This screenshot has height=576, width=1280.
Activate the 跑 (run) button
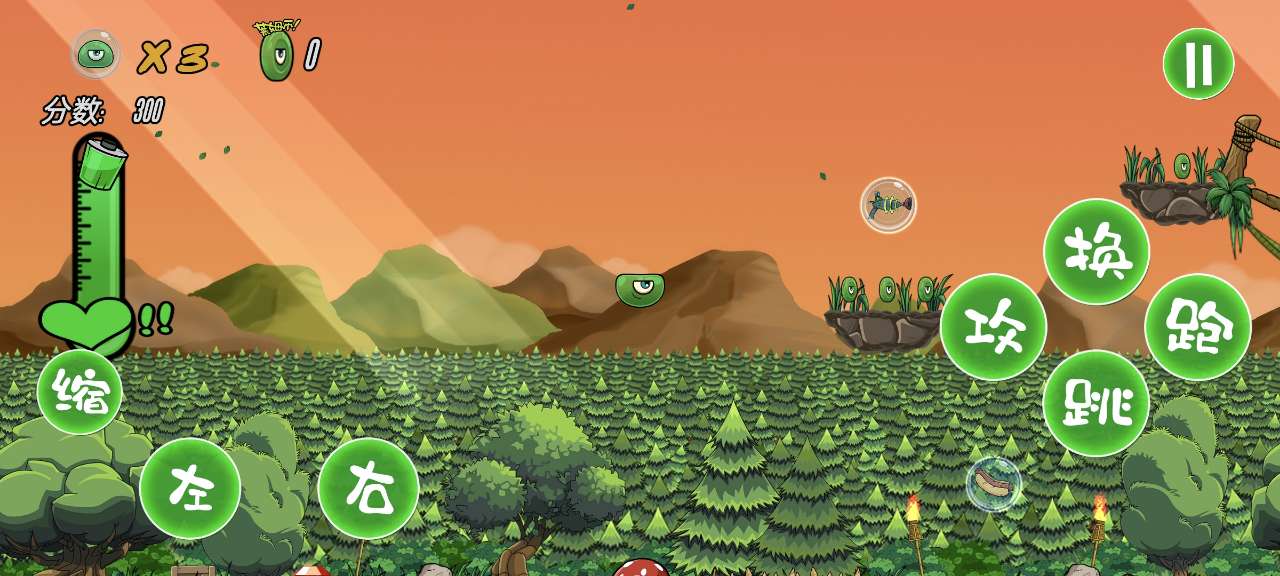coord(1198,327)
